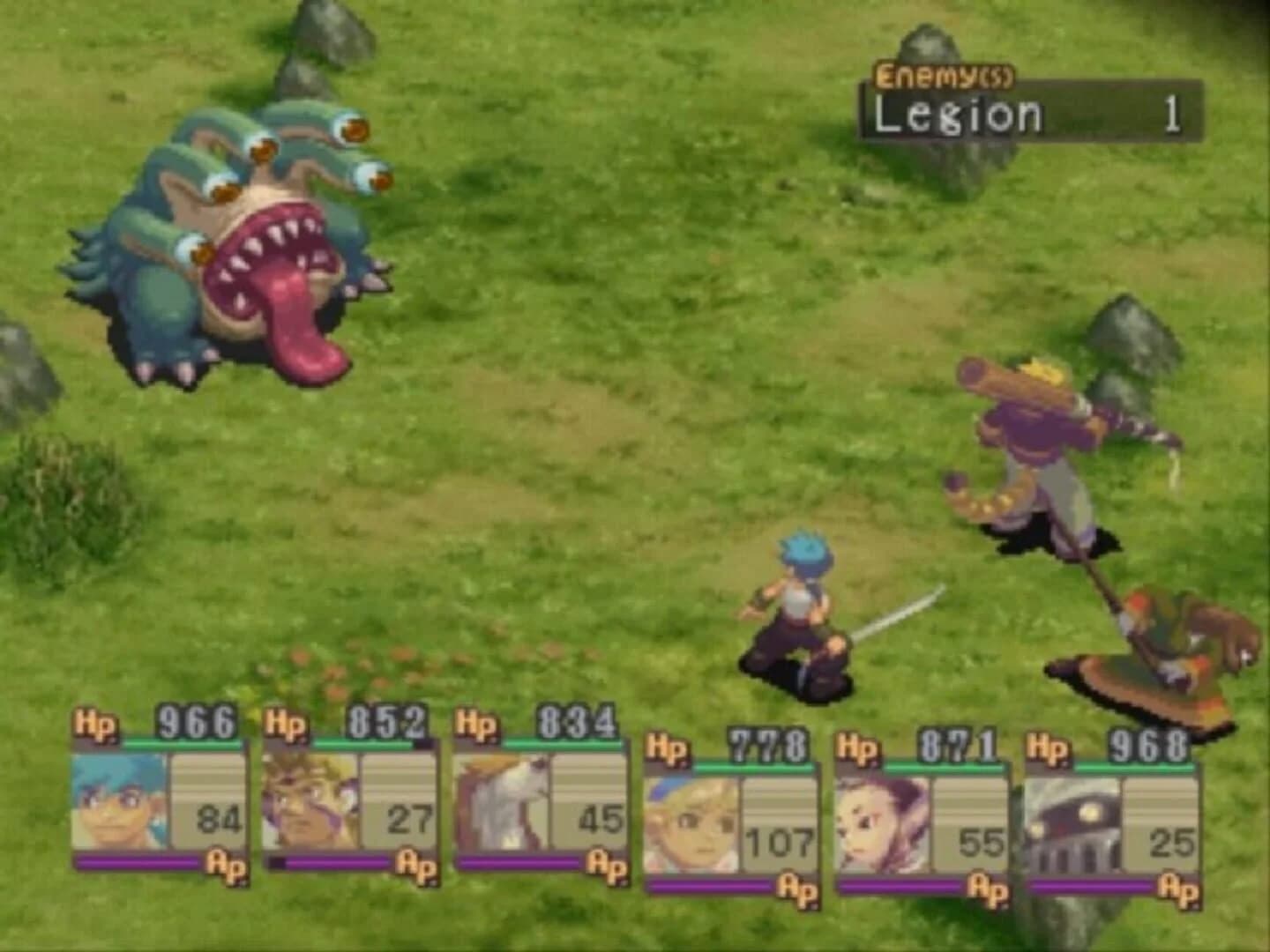Toggle the HP label on the 871 panel
Viewport: 1270px width, 952px height.
857,747
